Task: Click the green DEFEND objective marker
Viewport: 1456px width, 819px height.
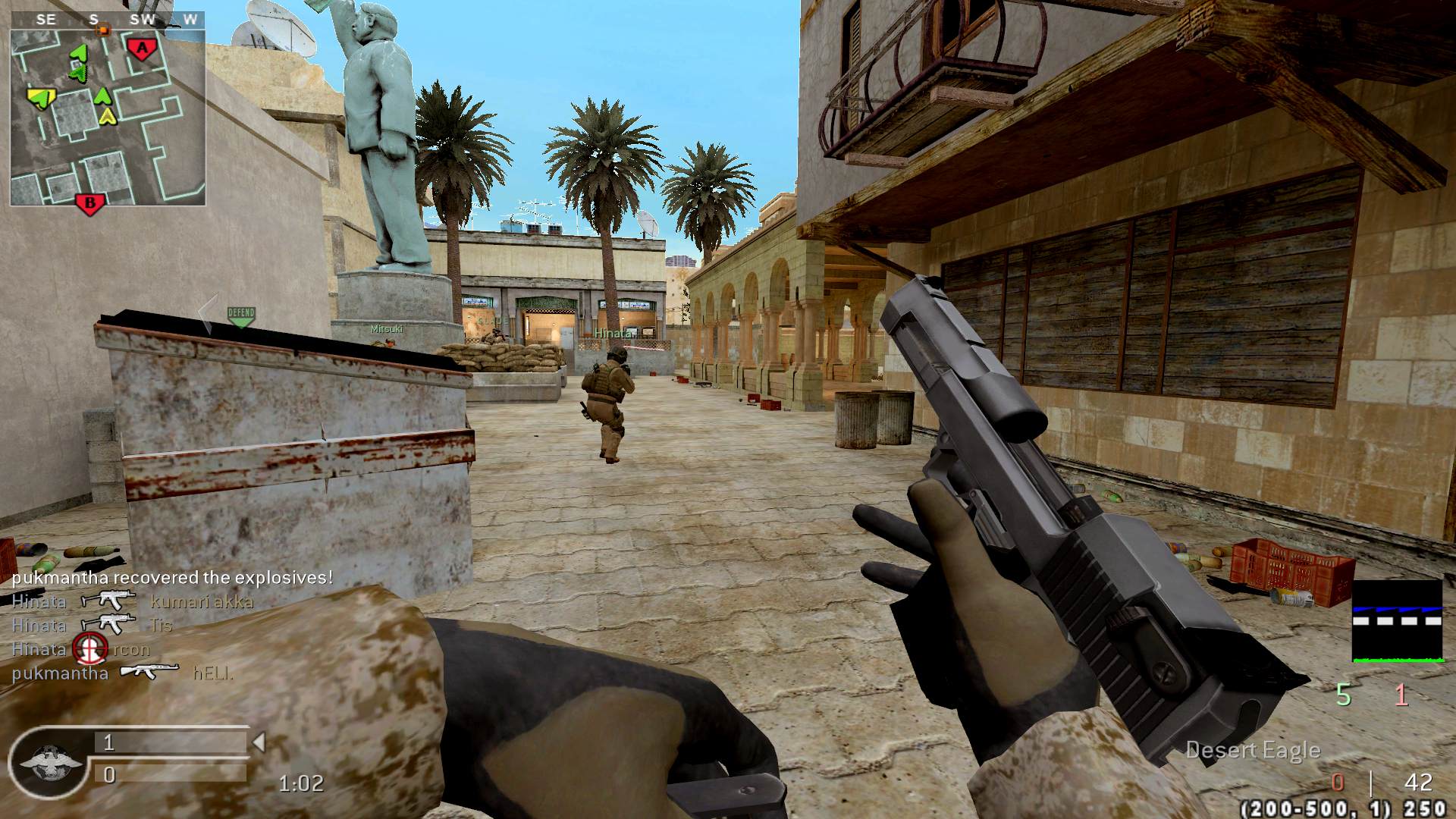Action: point(241,316)
